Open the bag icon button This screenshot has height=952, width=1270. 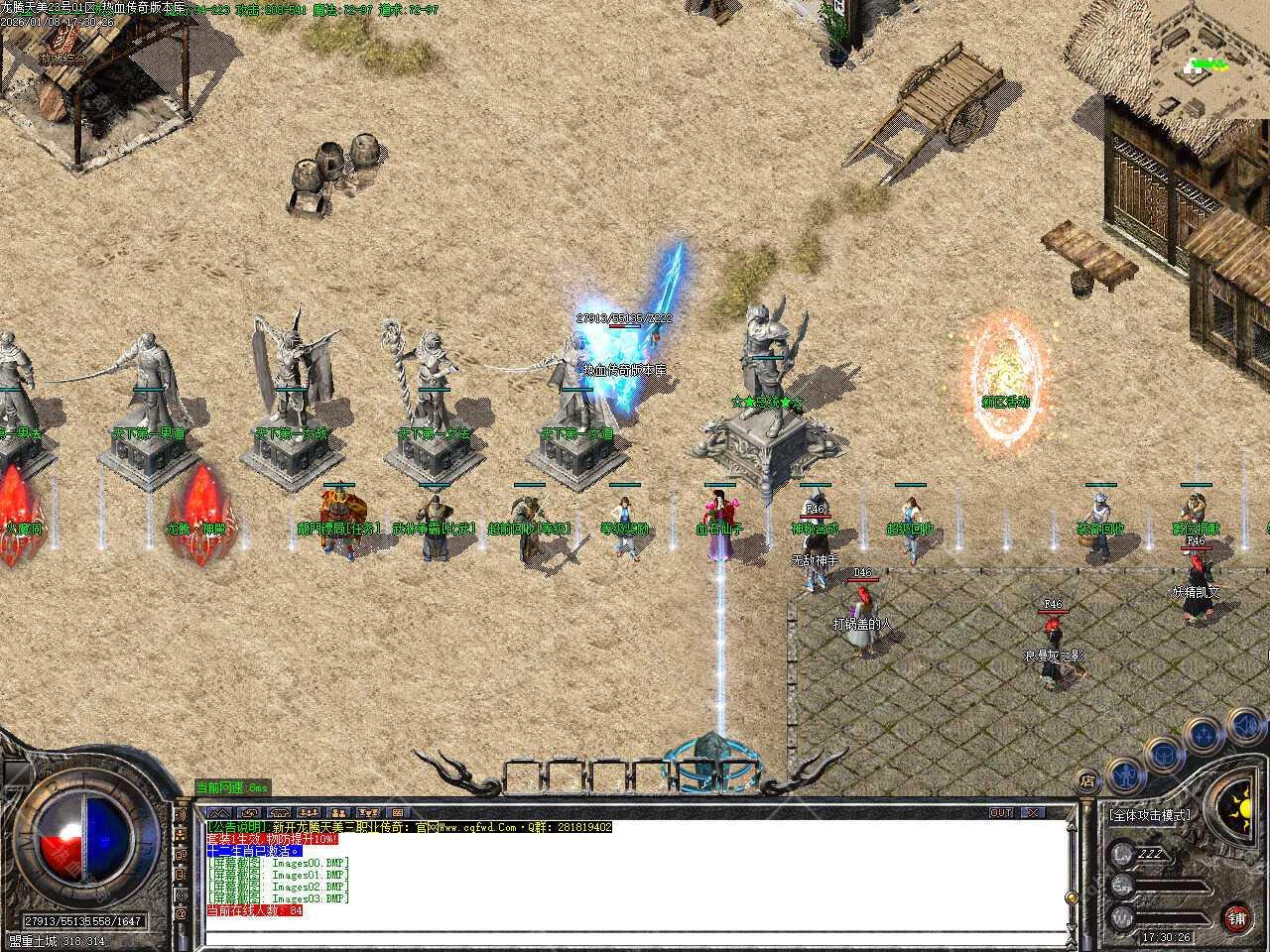[1164, 753]
